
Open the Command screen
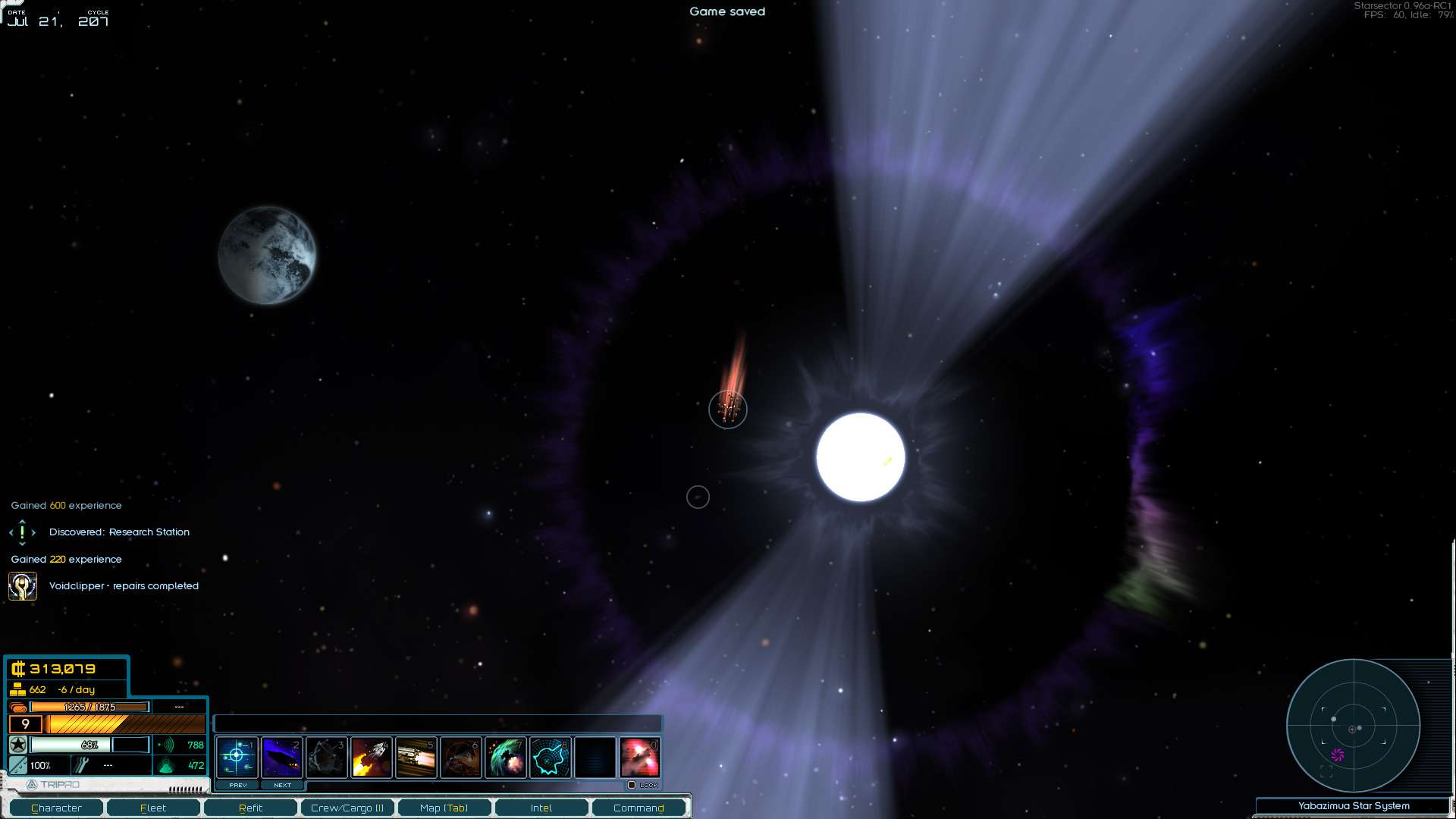(639, 808)
